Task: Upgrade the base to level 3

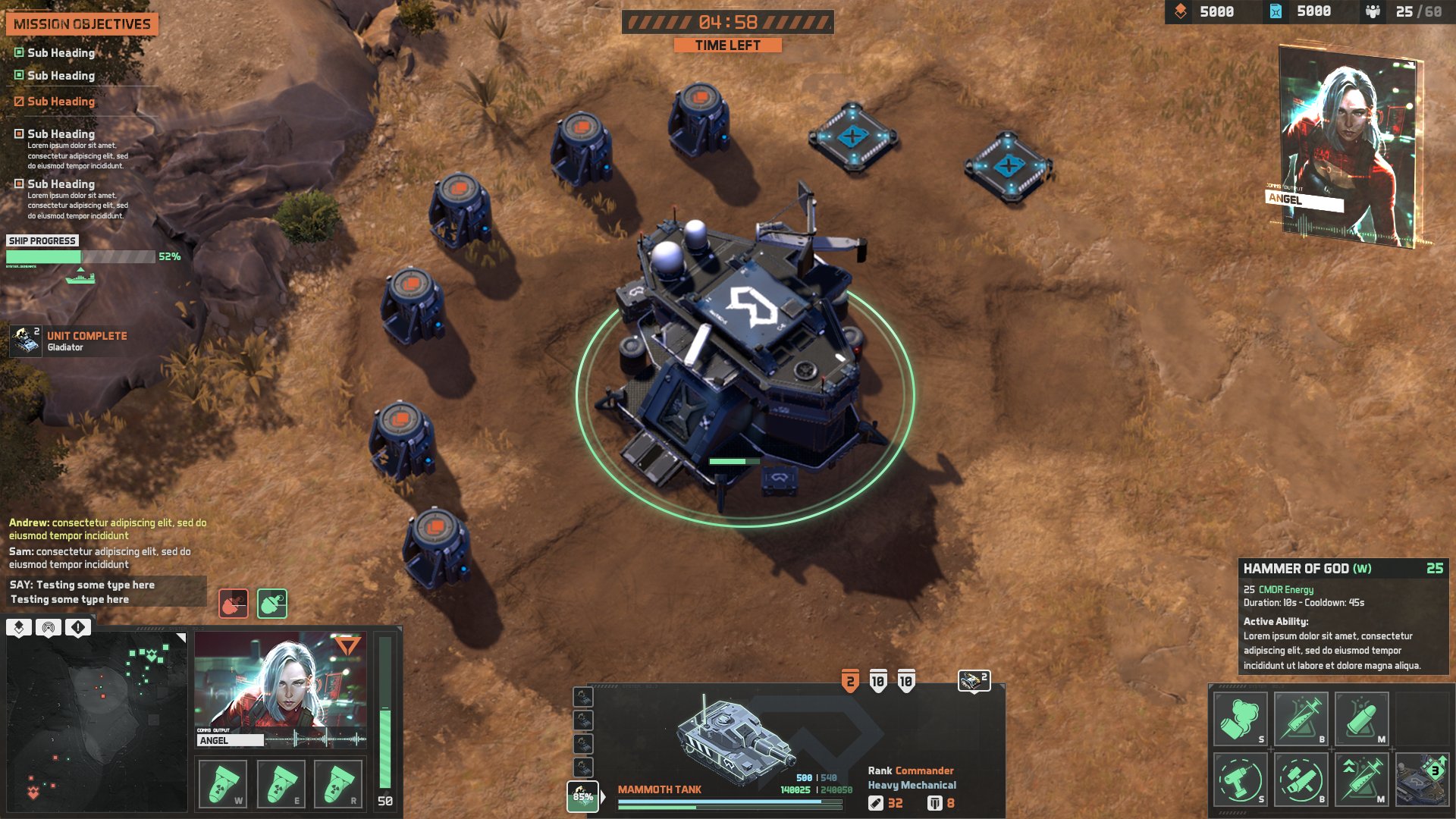Action: coord(1422,779)
